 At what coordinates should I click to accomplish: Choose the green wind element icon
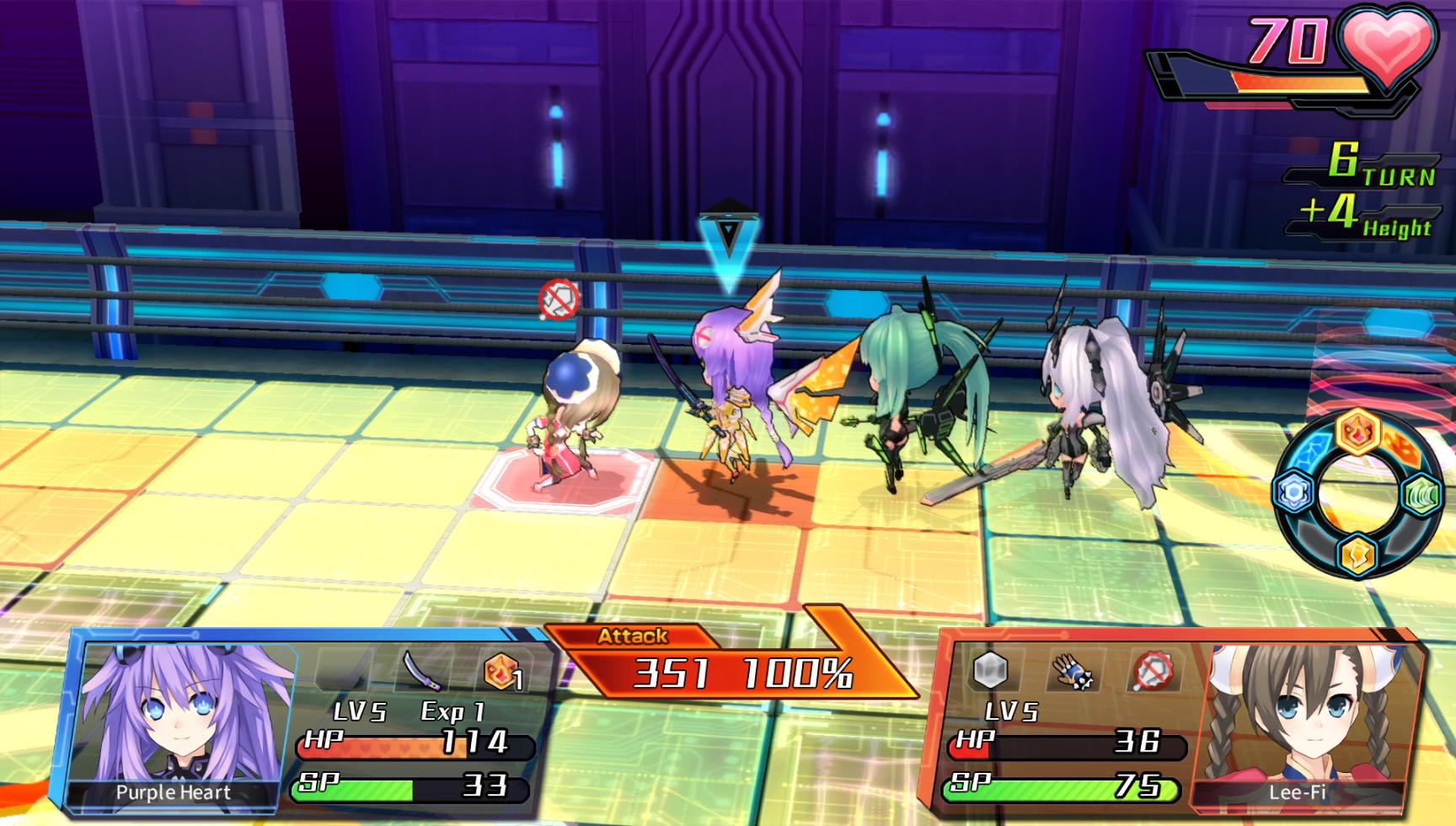1420,495
